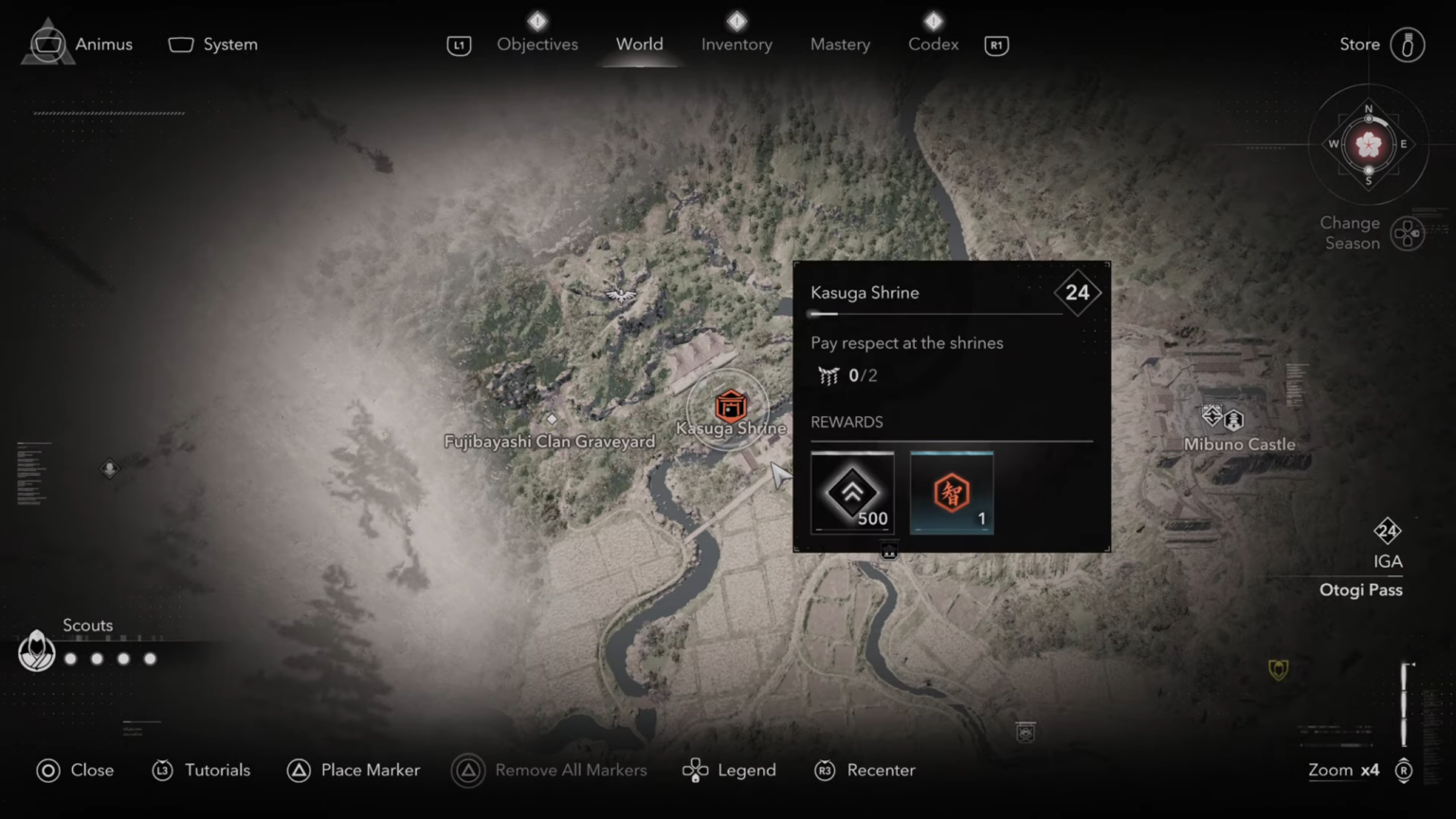Open the System menu
This screenshot has width=1456, height=819.
coord(212,44)
